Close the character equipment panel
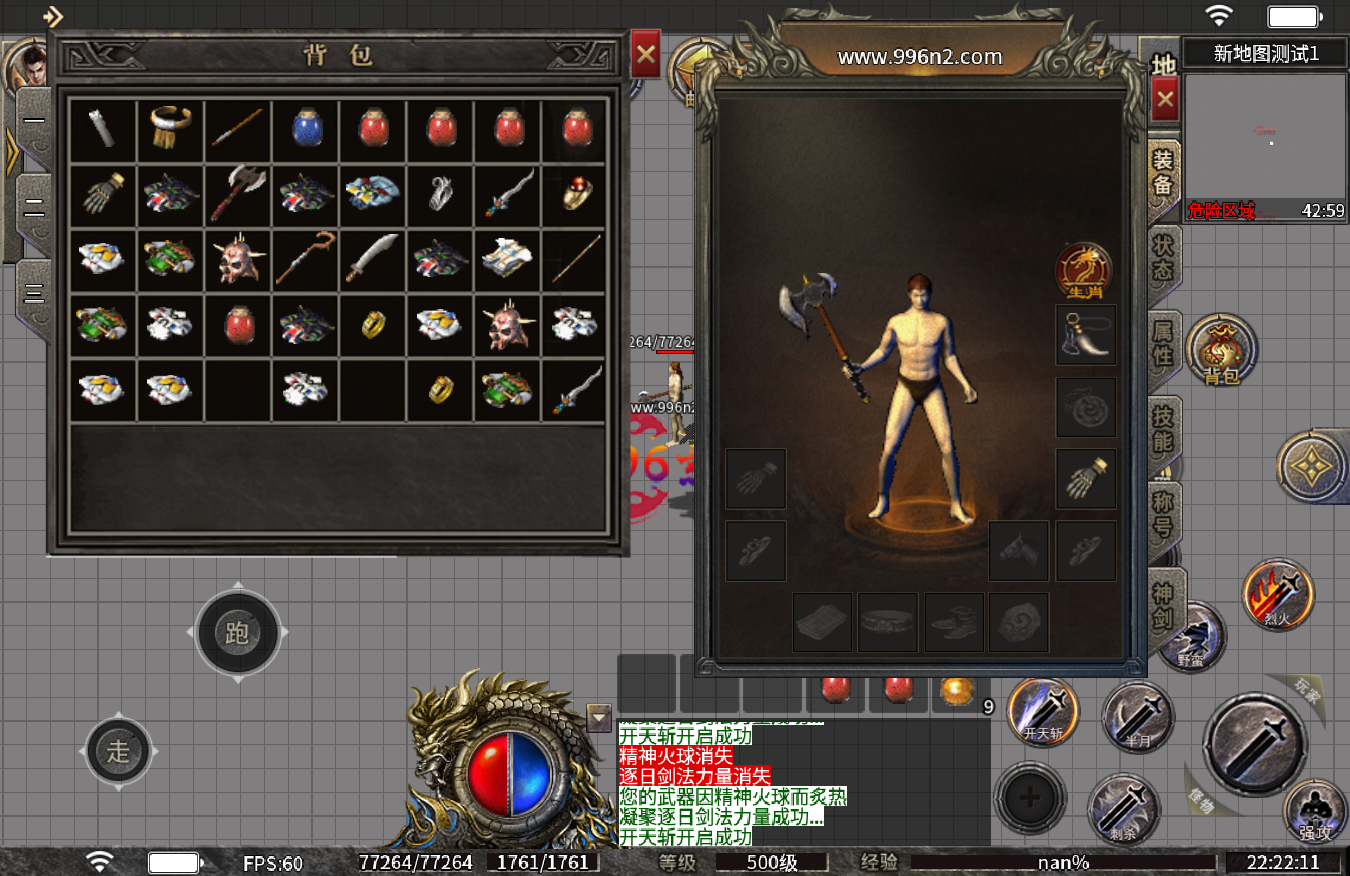This screenshot has width=1350, height=876. pos(1165,99)
